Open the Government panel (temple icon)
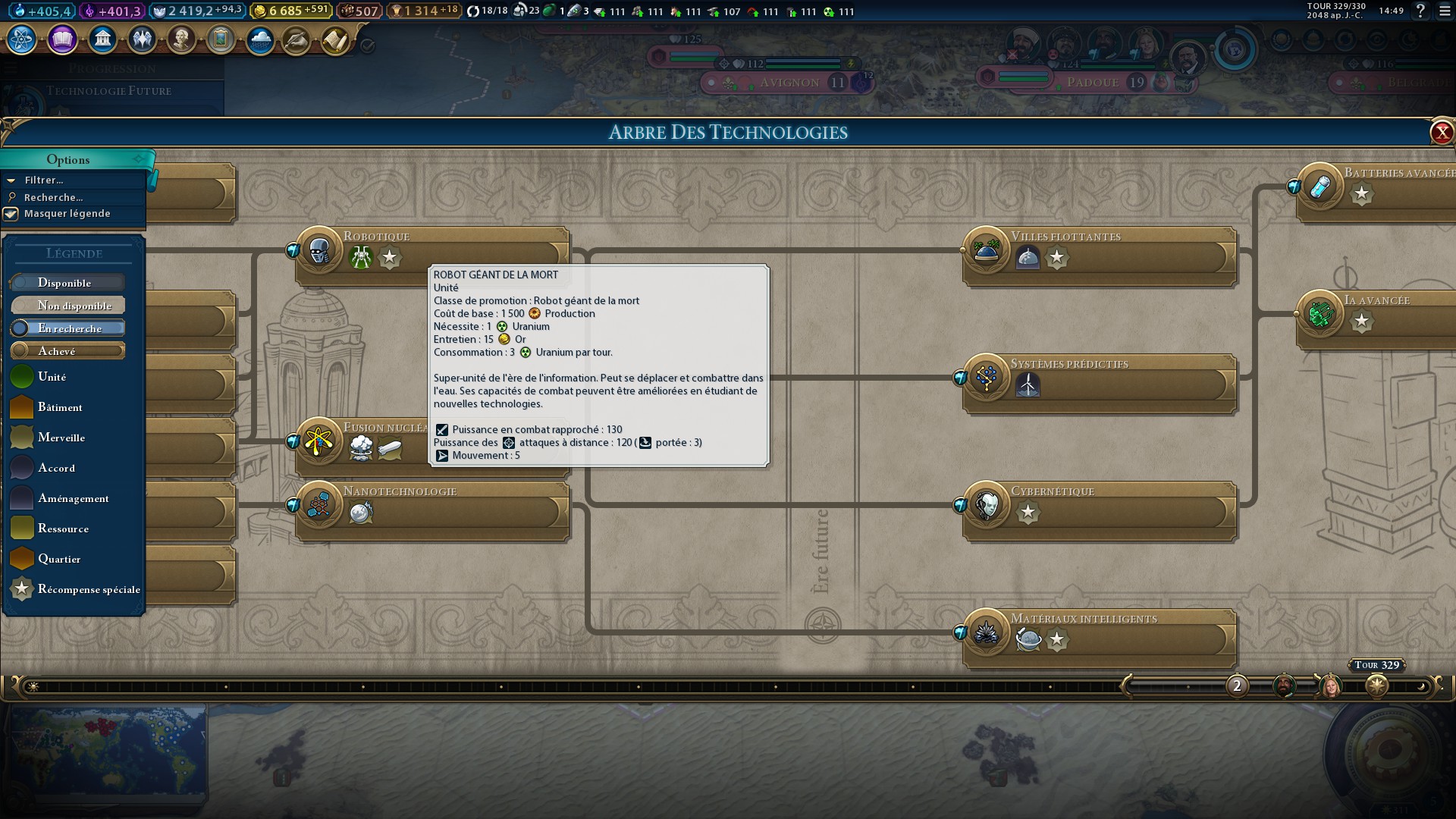Screen dimensions: 1456x819 [x=103, y=39]
